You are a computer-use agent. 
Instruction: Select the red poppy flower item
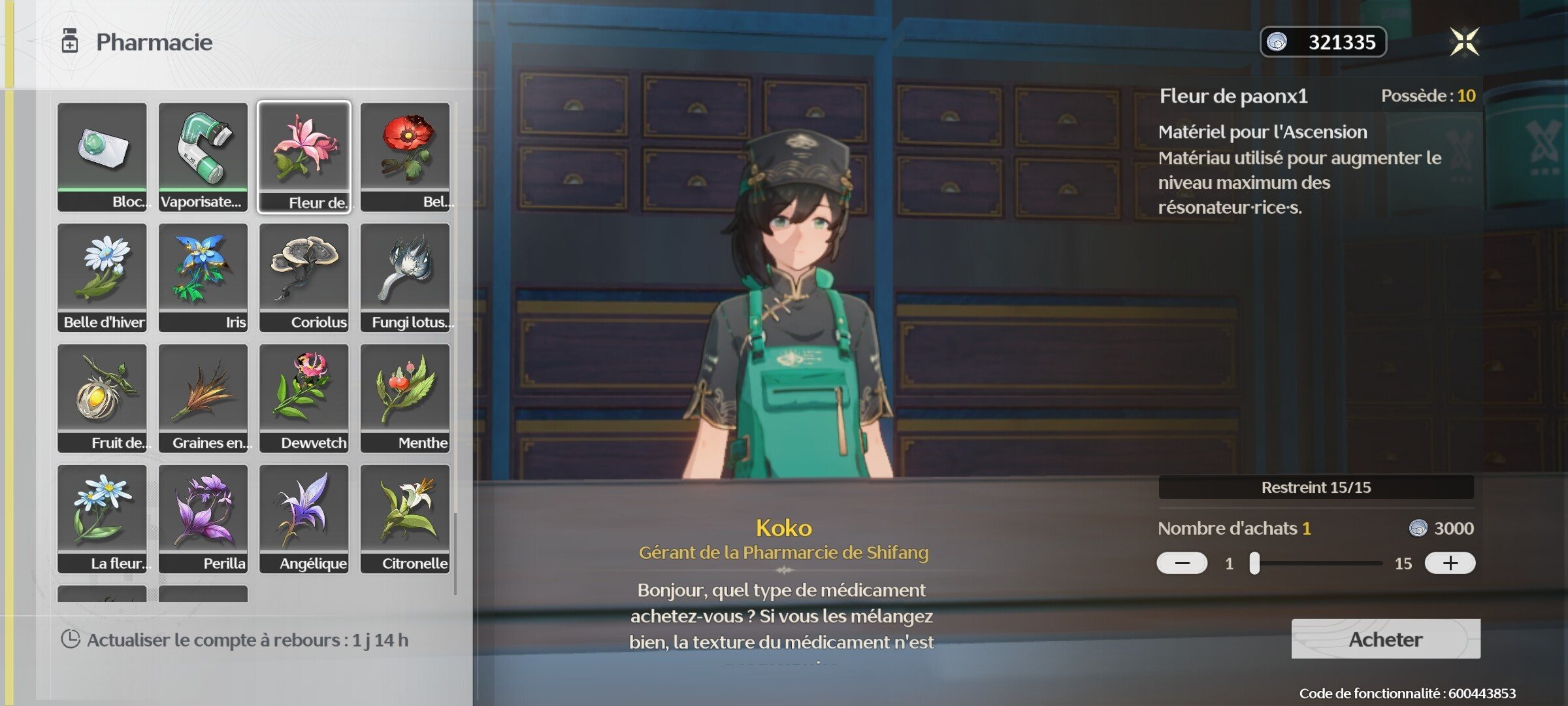[x=405, y=156]
